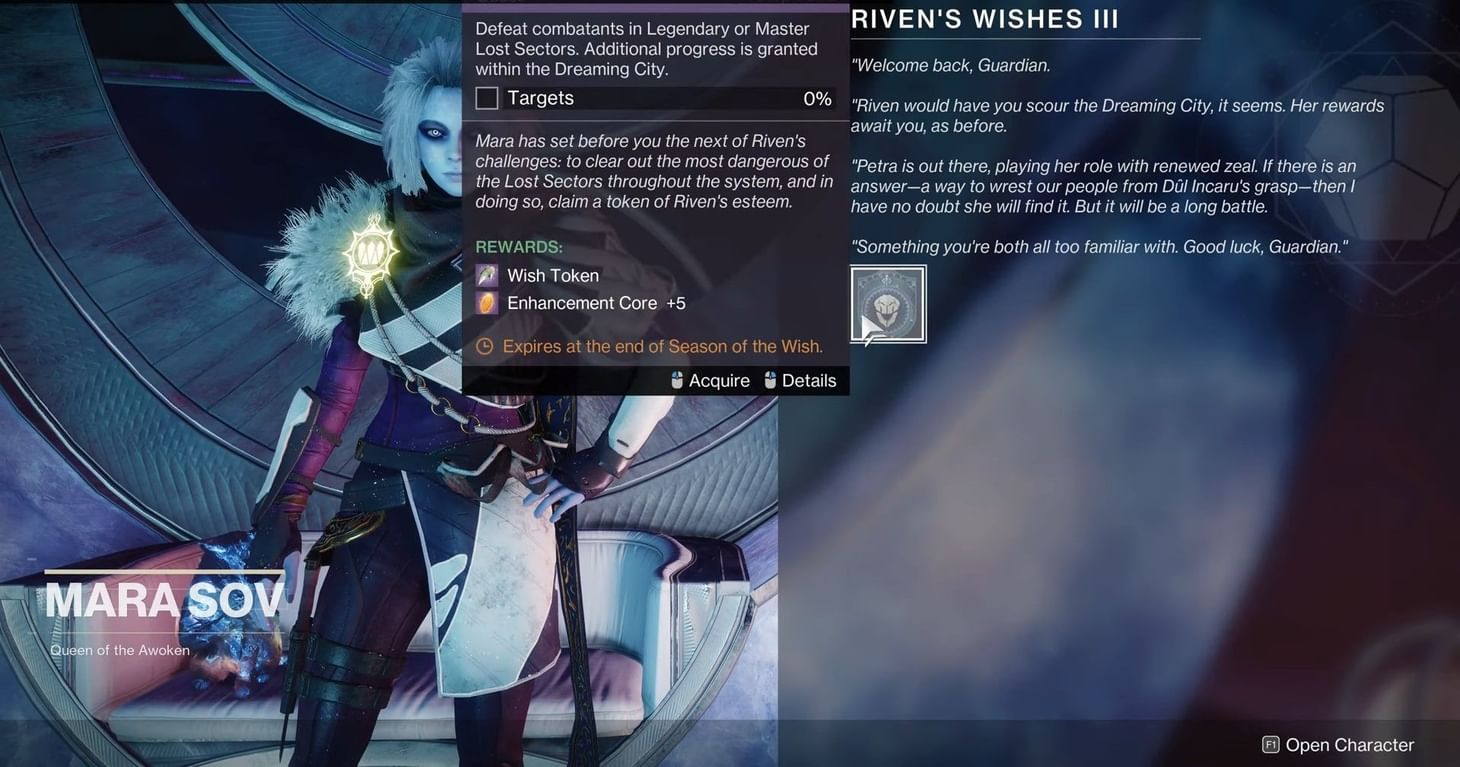1460x767 pixels.
Task: Open the quest Details
Action: tap(808, 380)
